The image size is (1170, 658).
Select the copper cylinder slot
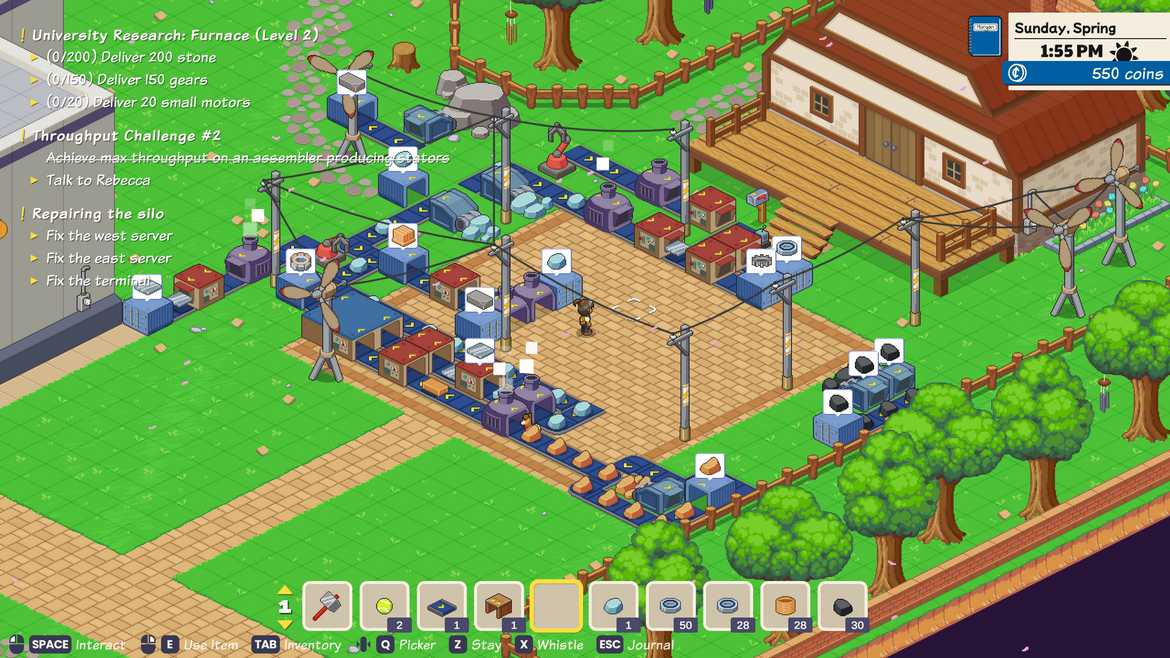[x=785, y=606]
